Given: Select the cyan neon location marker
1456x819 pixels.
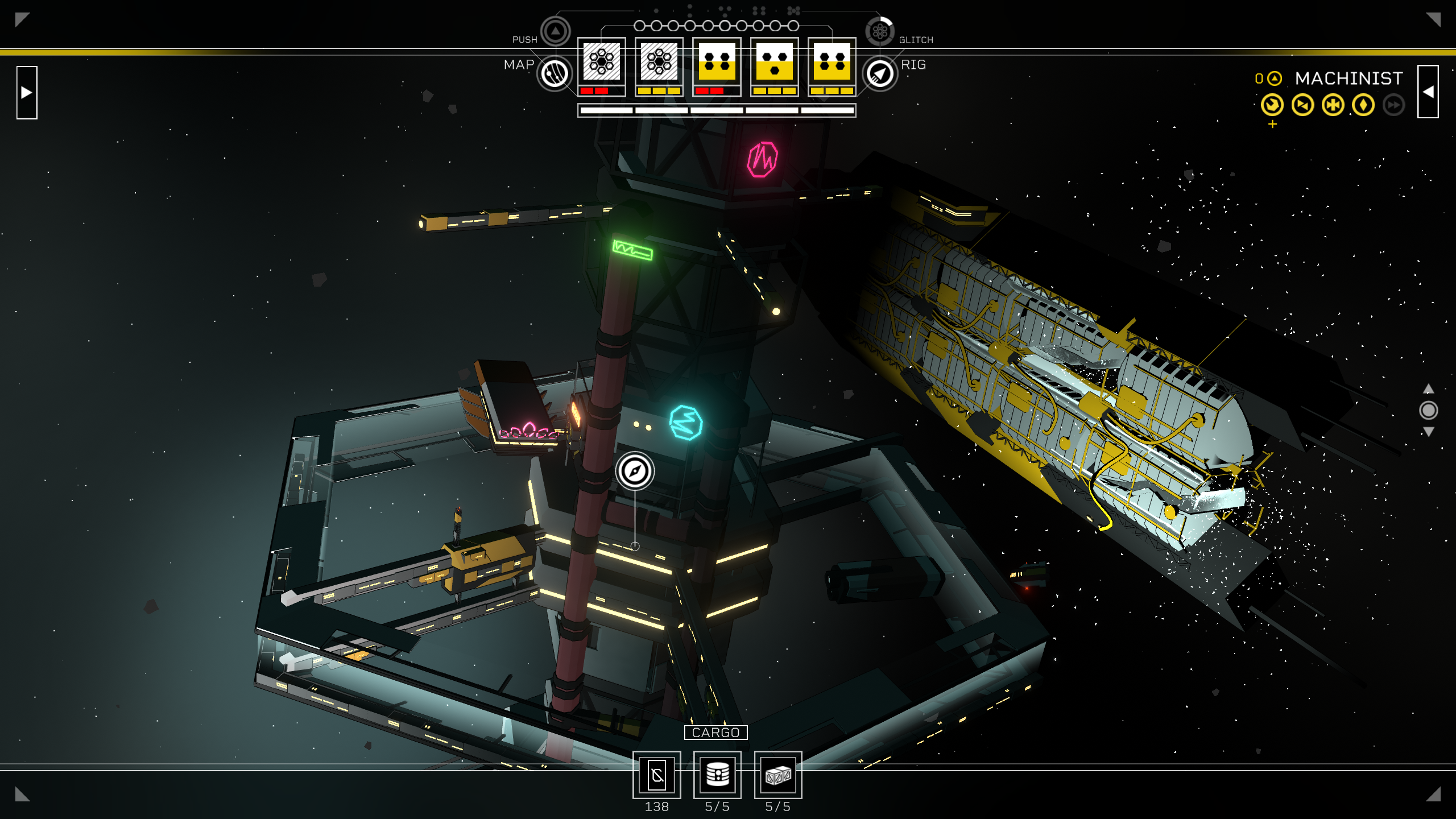Looking at the screenshot, I should 686,423.
